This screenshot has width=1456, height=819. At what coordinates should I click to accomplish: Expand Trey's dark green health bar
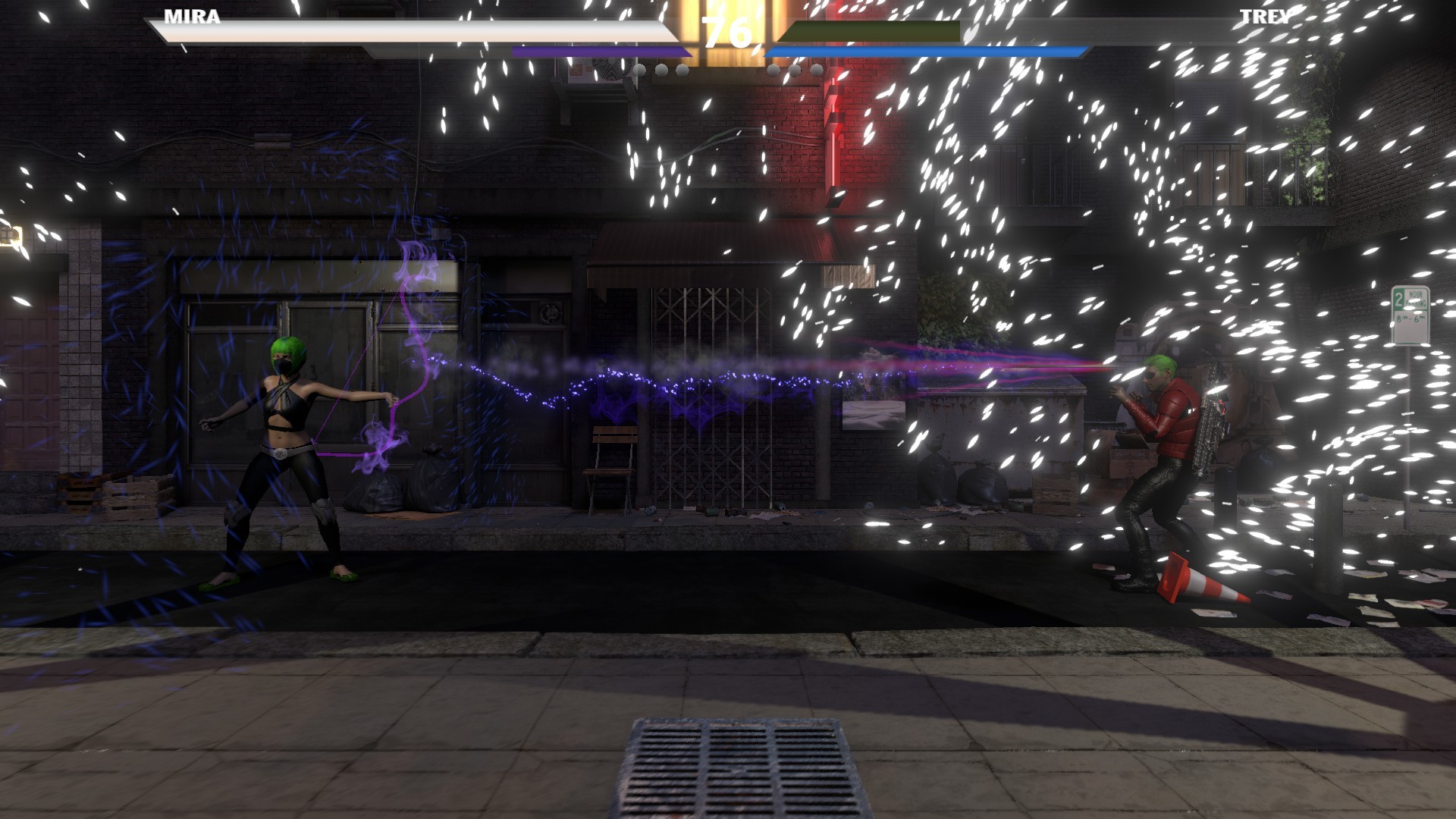point(872,32)
